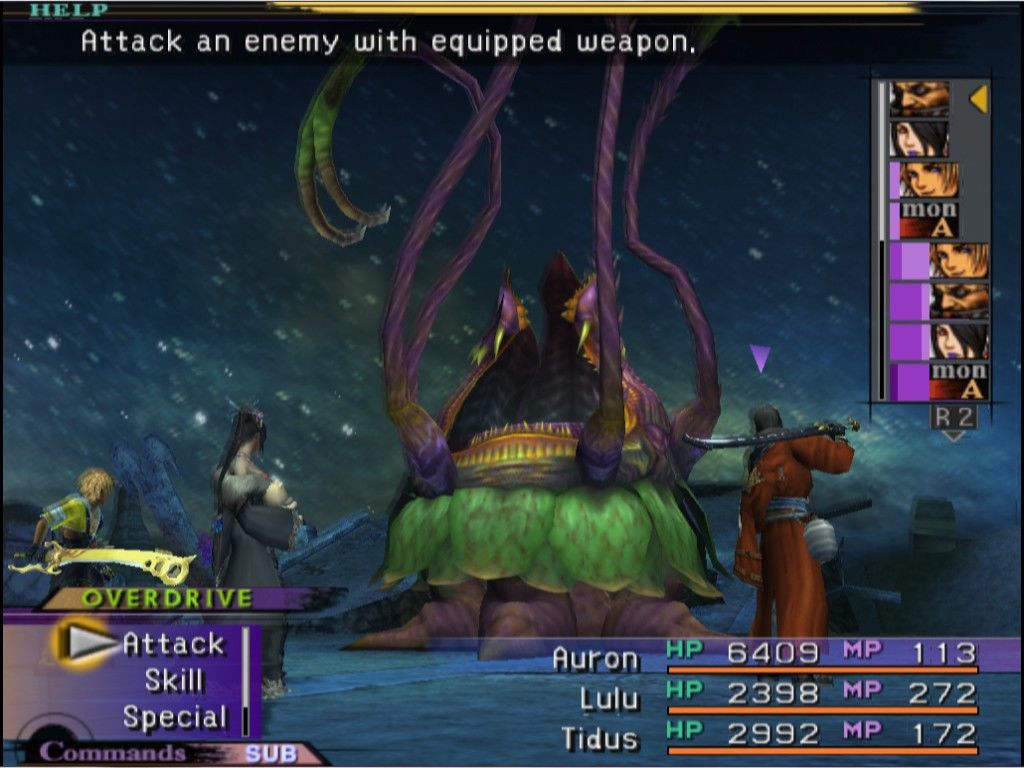Viewport: 1024px width, 768px height.
Task: Click Auron's name in the party status
Action: click(x=596, y=659)
